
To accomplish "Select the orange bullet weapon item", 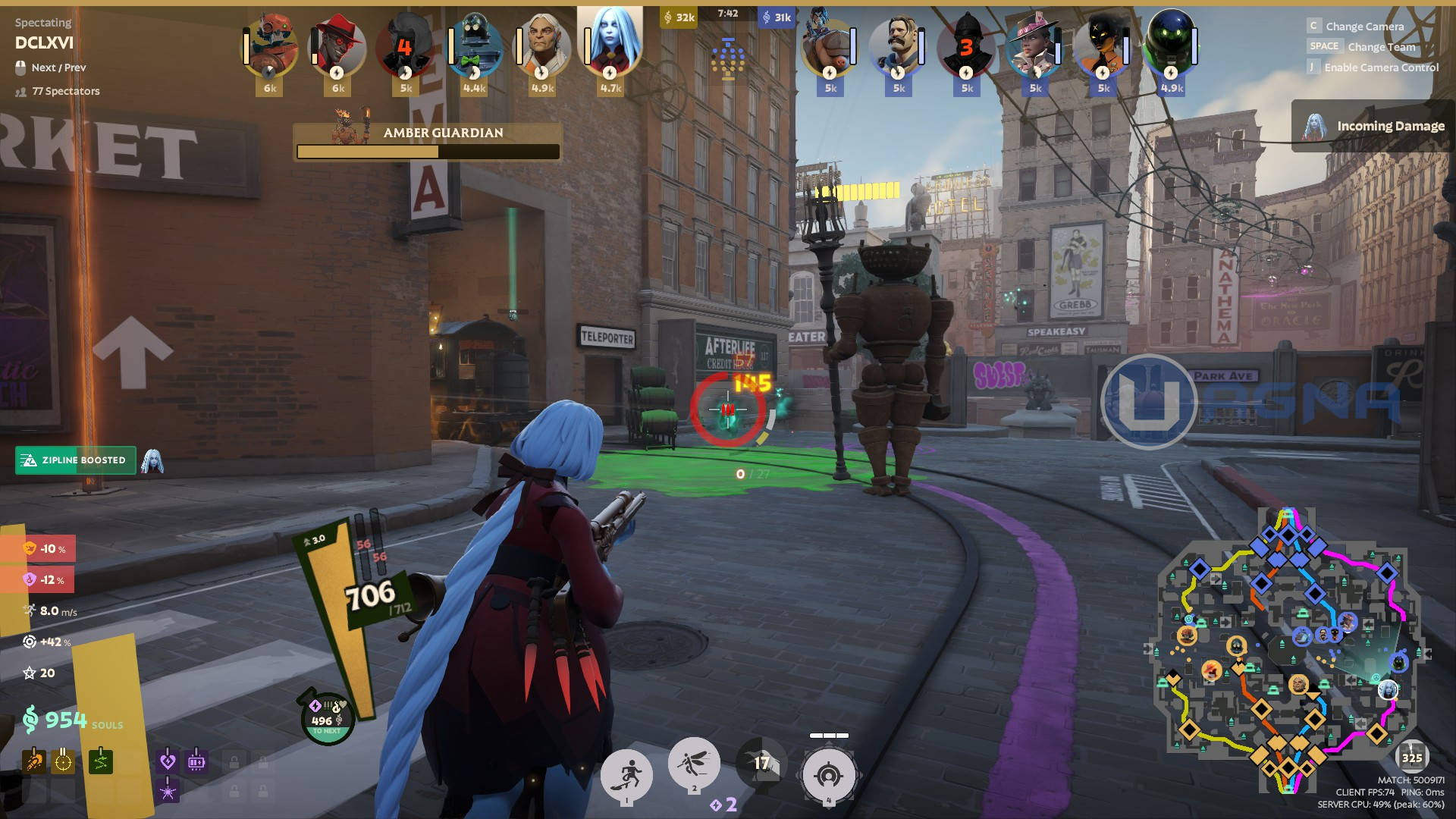I will coord(33,761).
